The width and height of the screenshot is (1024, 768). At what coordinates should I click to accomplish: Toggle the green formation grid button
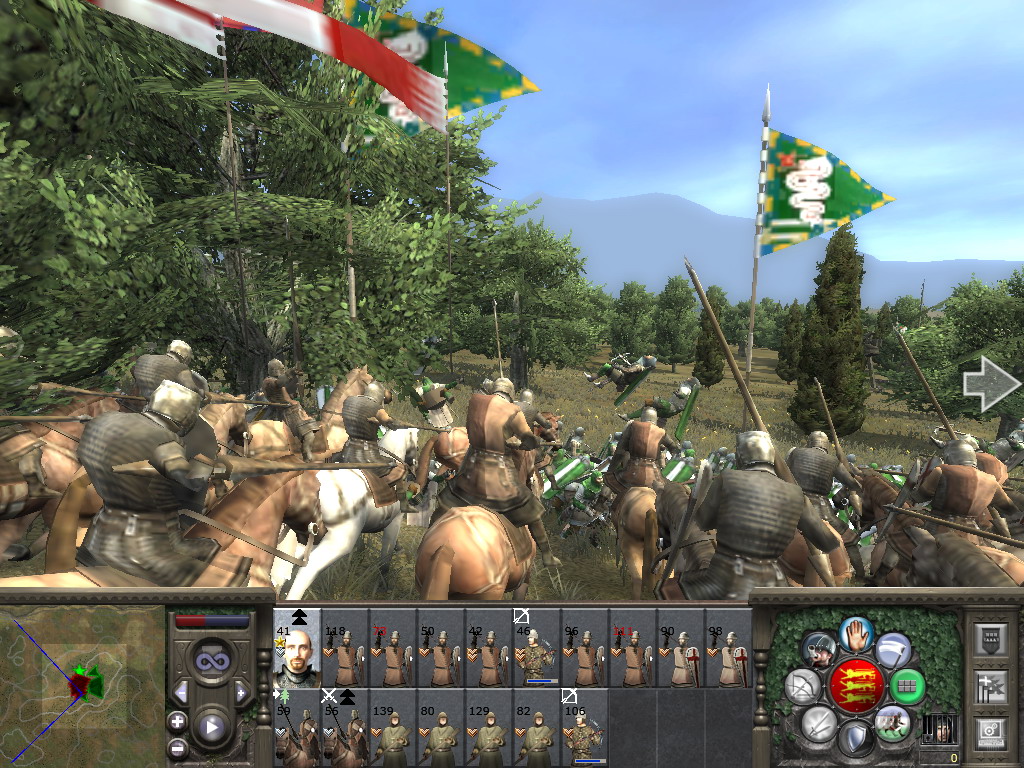(908, 686)
